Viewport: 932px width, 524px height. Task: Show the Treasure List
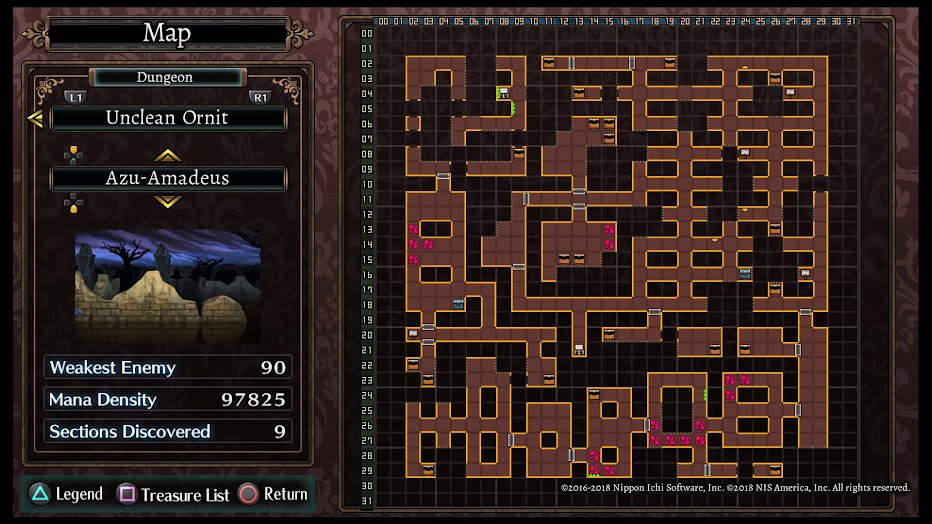pos(174,494)
